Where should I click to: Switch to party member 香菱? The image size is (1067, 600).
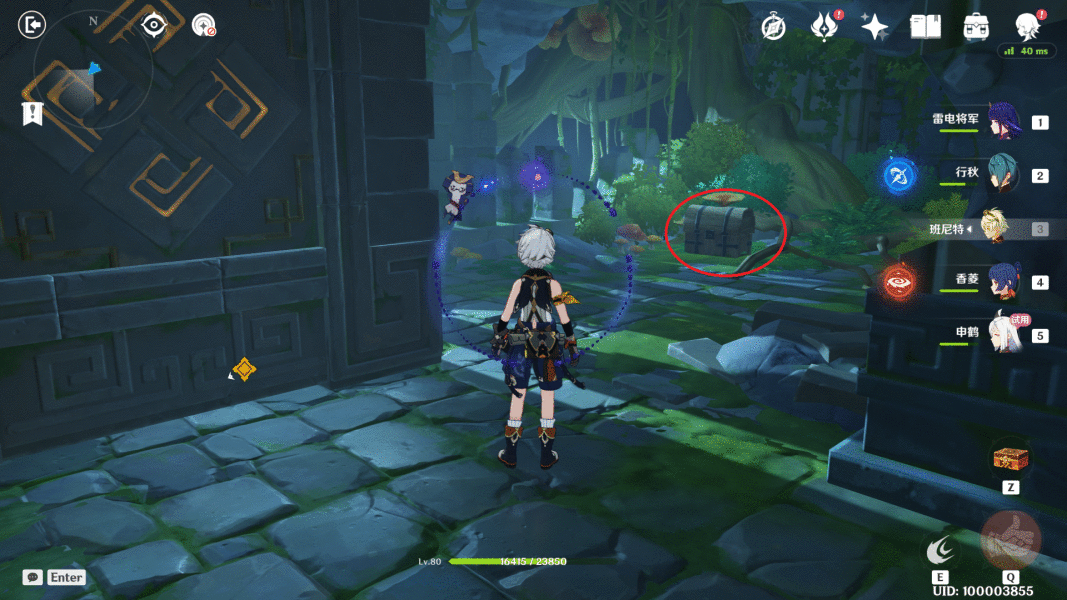(x=1002, y=282)
